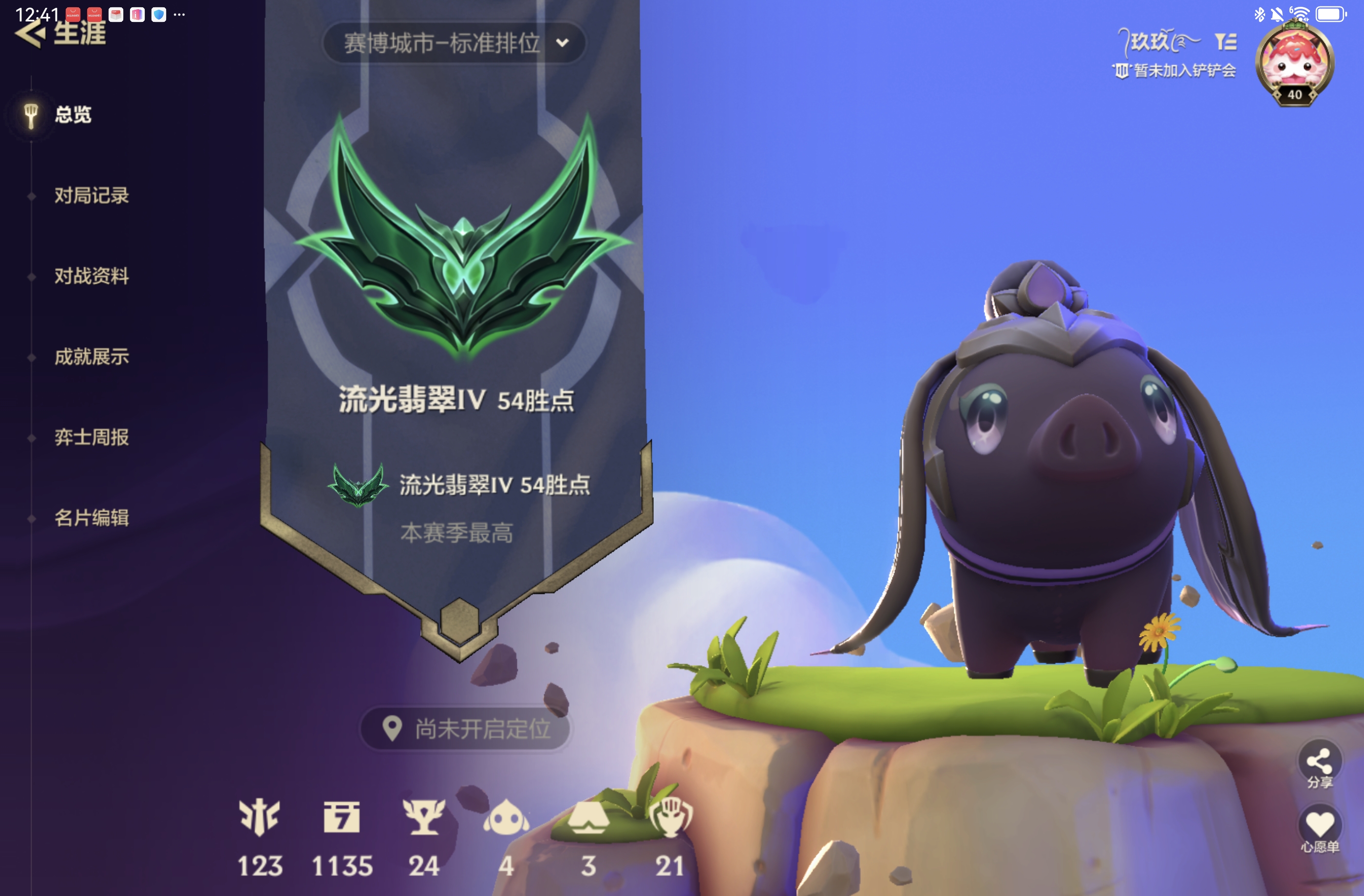The width and height of the screenshot is (1364, 896).
Task: Open the 对局记录 section
Action: [x=91, y=195]
